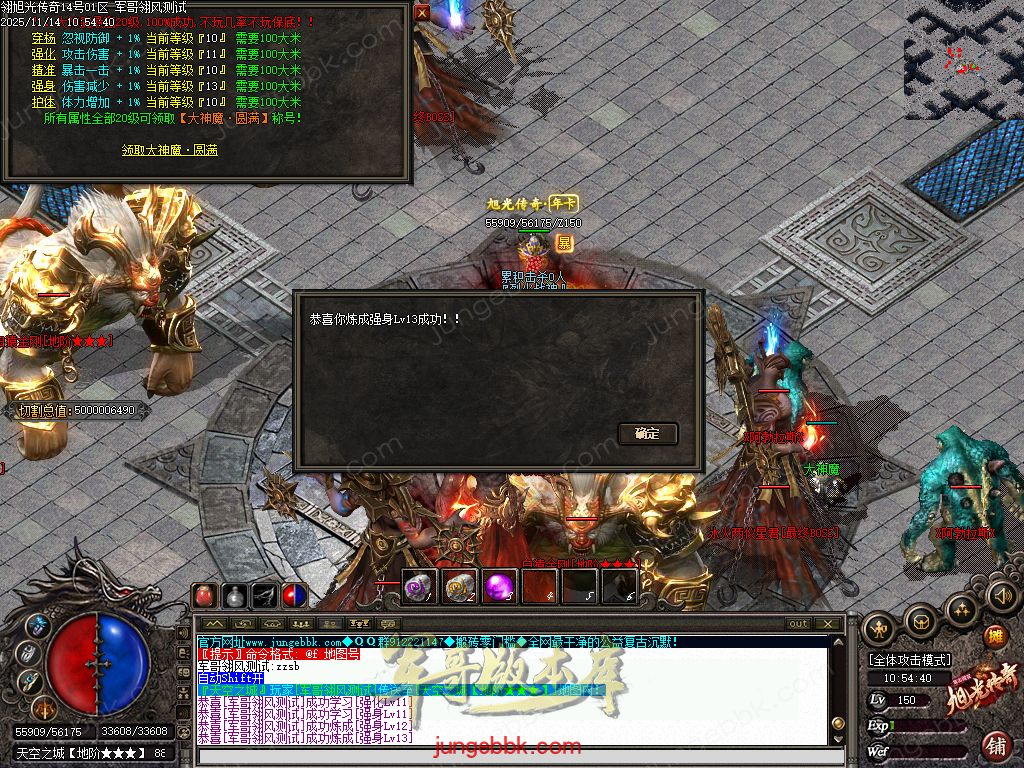Select the red potion quick icon
The width and height of the screenshot is (1024, 768).
[205, 596]
